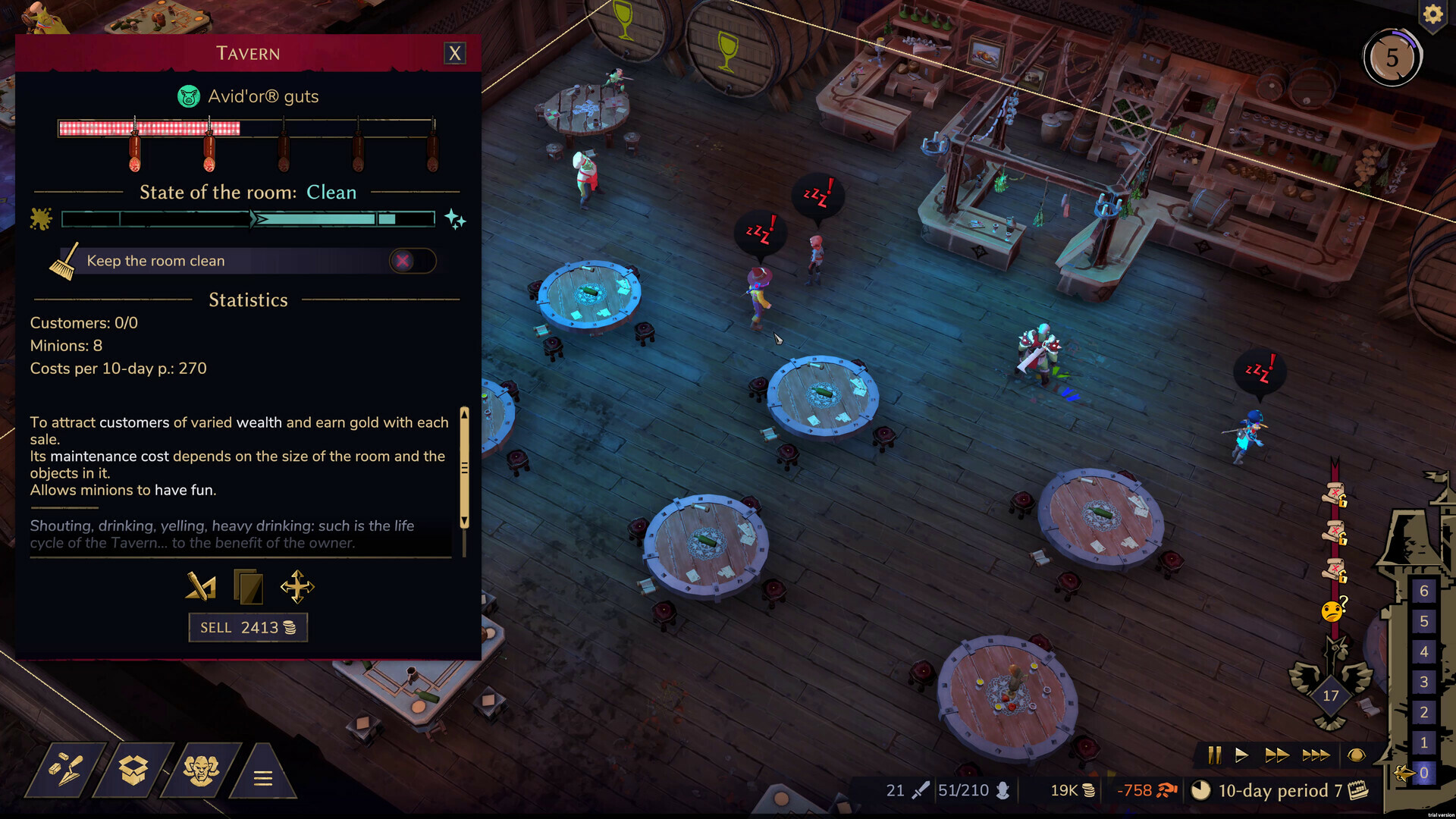The height and width of the screenshot is (819, 1456).
Task: Open the storage box panel
Action: pyautogui.click(x=133, y=770)
